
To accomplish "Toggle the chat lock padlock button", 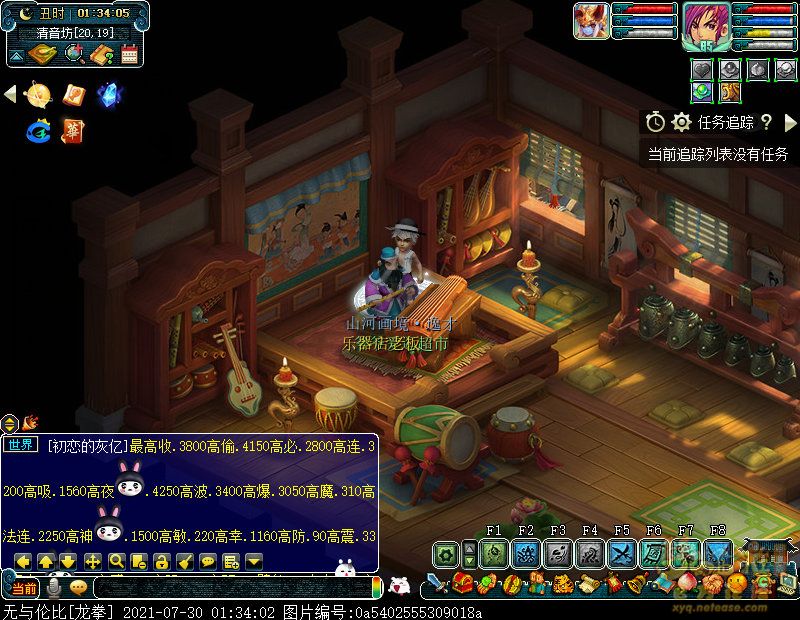I will click(x=162, y=561).
